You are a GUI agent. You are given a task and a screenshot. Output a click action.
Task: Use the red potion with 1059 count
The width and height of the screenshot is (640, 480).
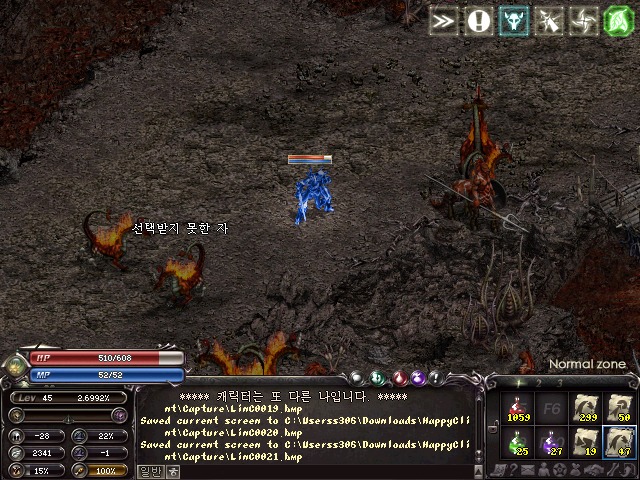coord(519,408)
